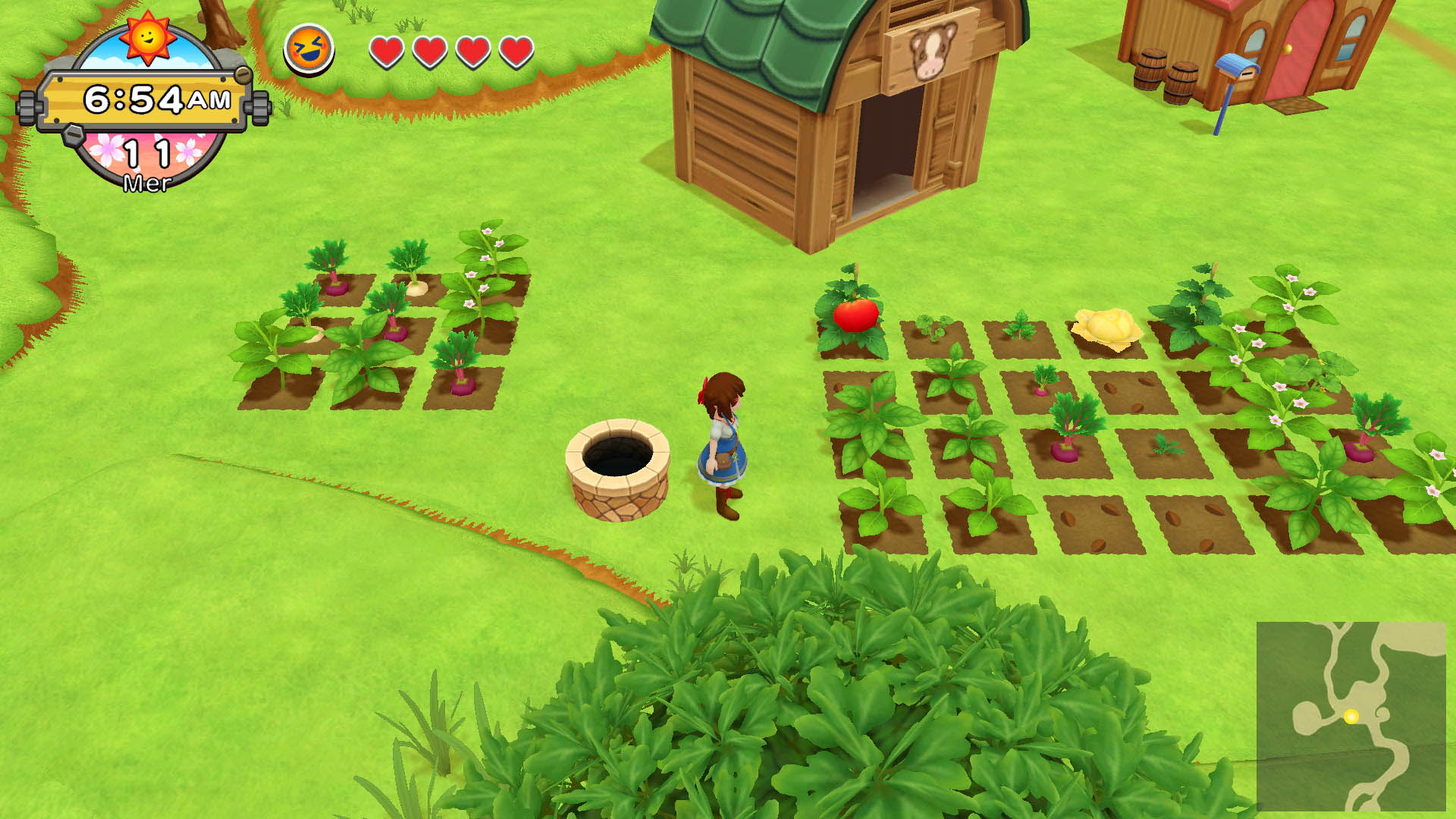This screenshot has height=819, width=1456.
Task: Click the yellow player marker on minimap
Action: pyautogui.click(x=1351, y=716)
